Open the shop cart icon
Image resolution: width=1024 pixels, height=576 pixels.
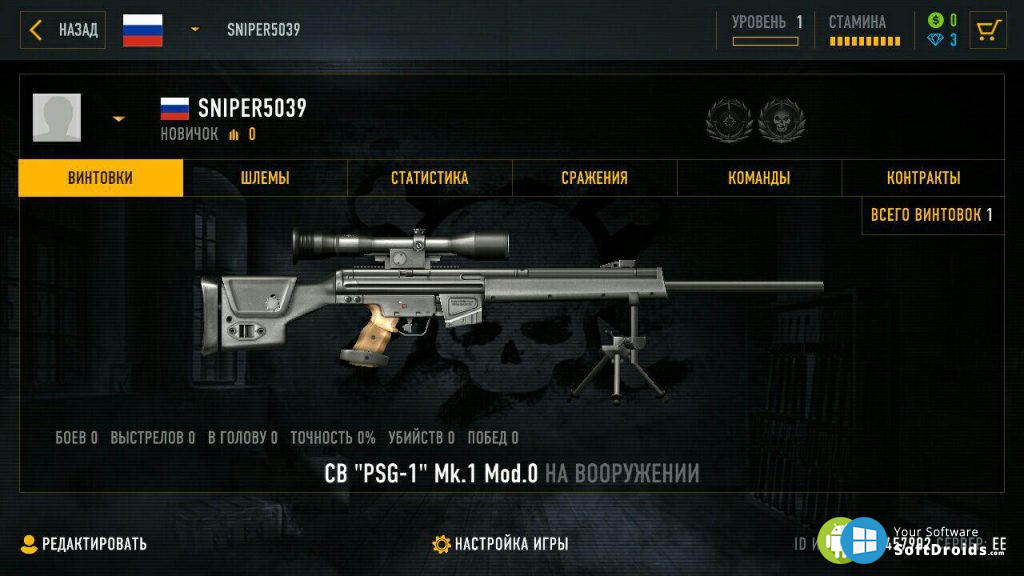[x=989, y=30]
